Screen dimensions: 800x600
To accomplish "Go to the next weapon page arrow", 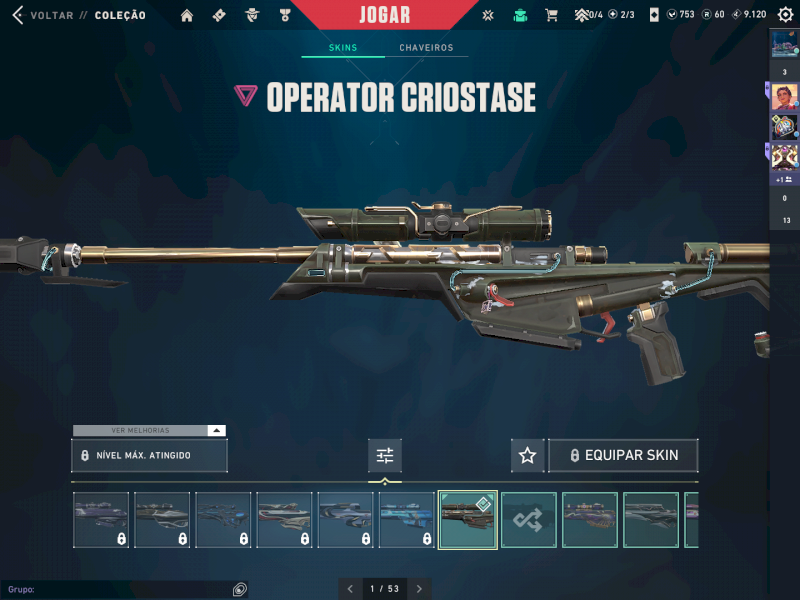I will (x=420, y=589).
